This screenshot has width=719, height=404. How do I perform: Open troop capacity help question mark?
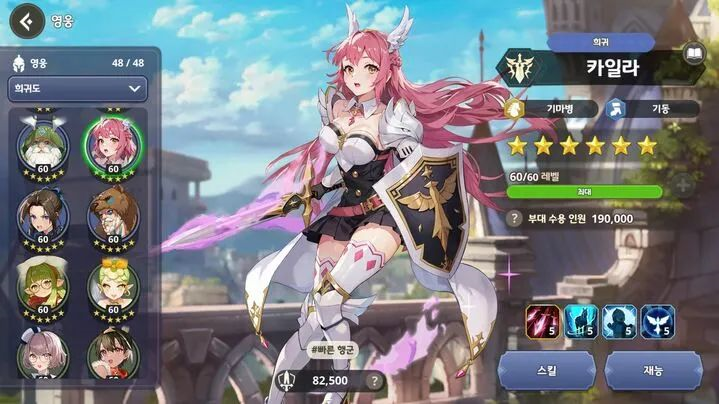[516, 217]
